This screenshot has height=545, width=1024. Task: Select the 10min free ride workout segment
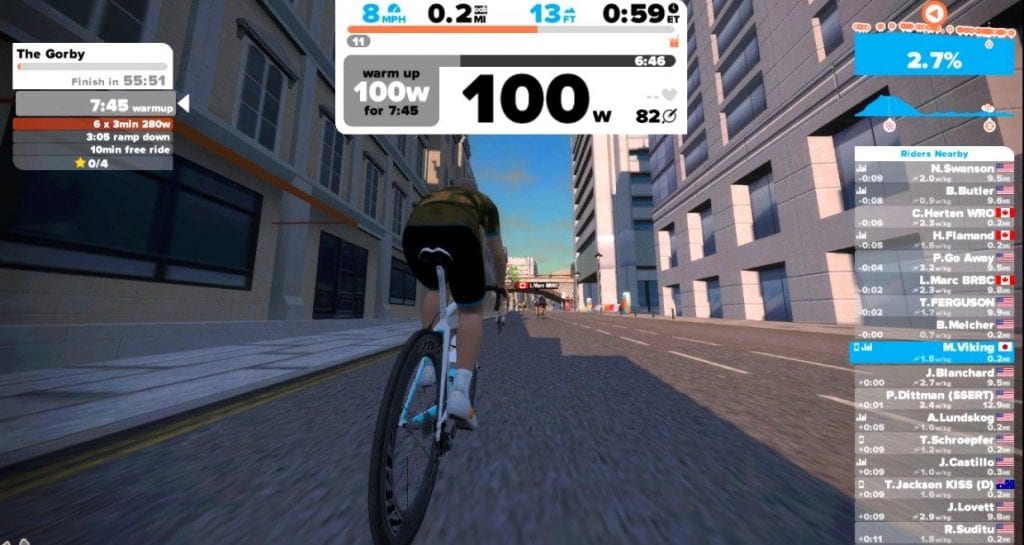[x=93, y=149]
